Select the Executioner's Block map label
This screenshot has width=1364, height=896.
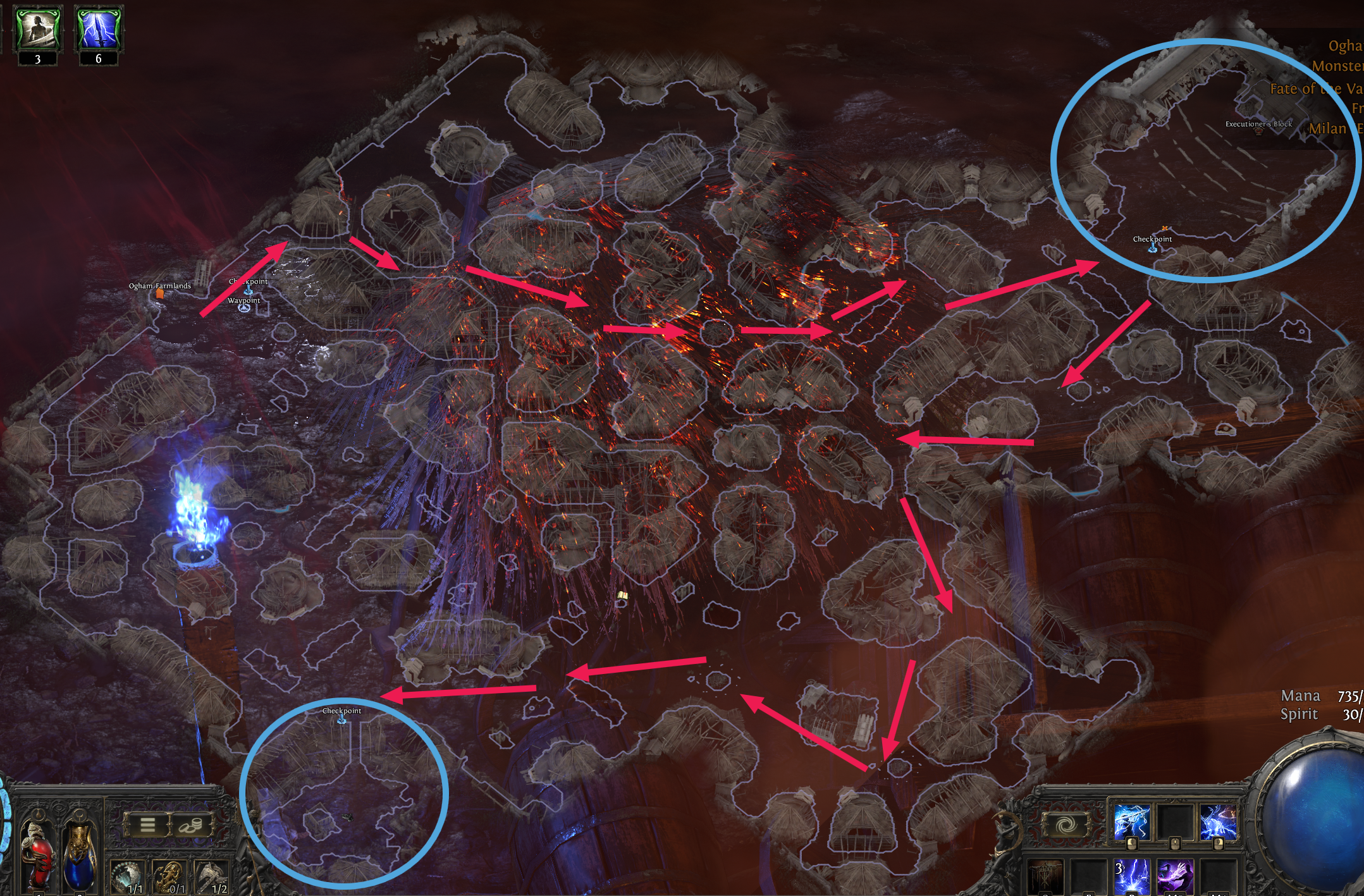[x=1258, y=125]
